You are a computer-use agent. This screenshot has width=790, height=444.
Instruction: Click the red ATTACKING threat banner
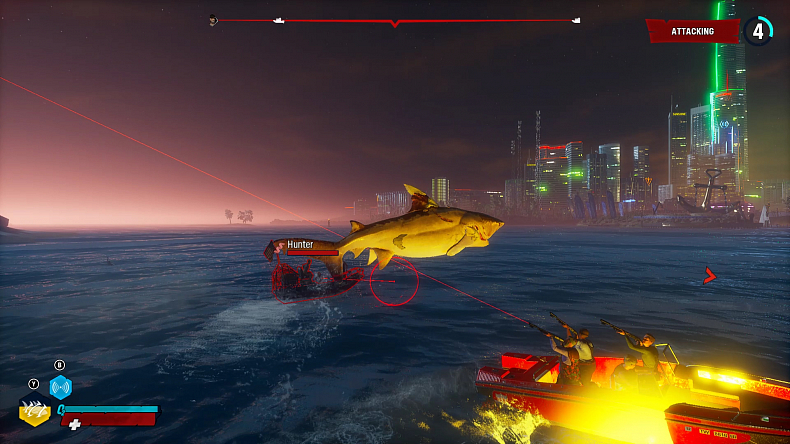coord(693,31)
